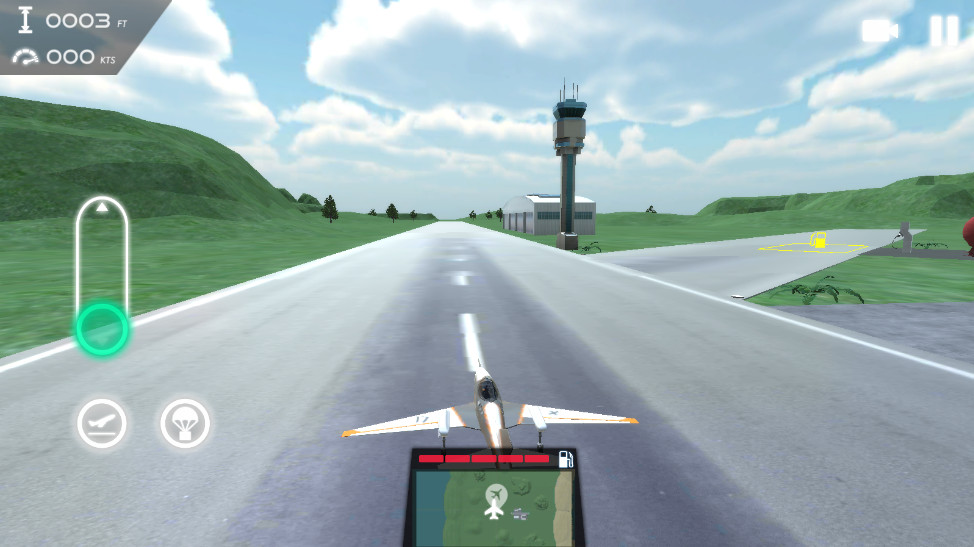Open the minimap panel
The height and width of the screenshot is (547, 974).
click(494, 505)
